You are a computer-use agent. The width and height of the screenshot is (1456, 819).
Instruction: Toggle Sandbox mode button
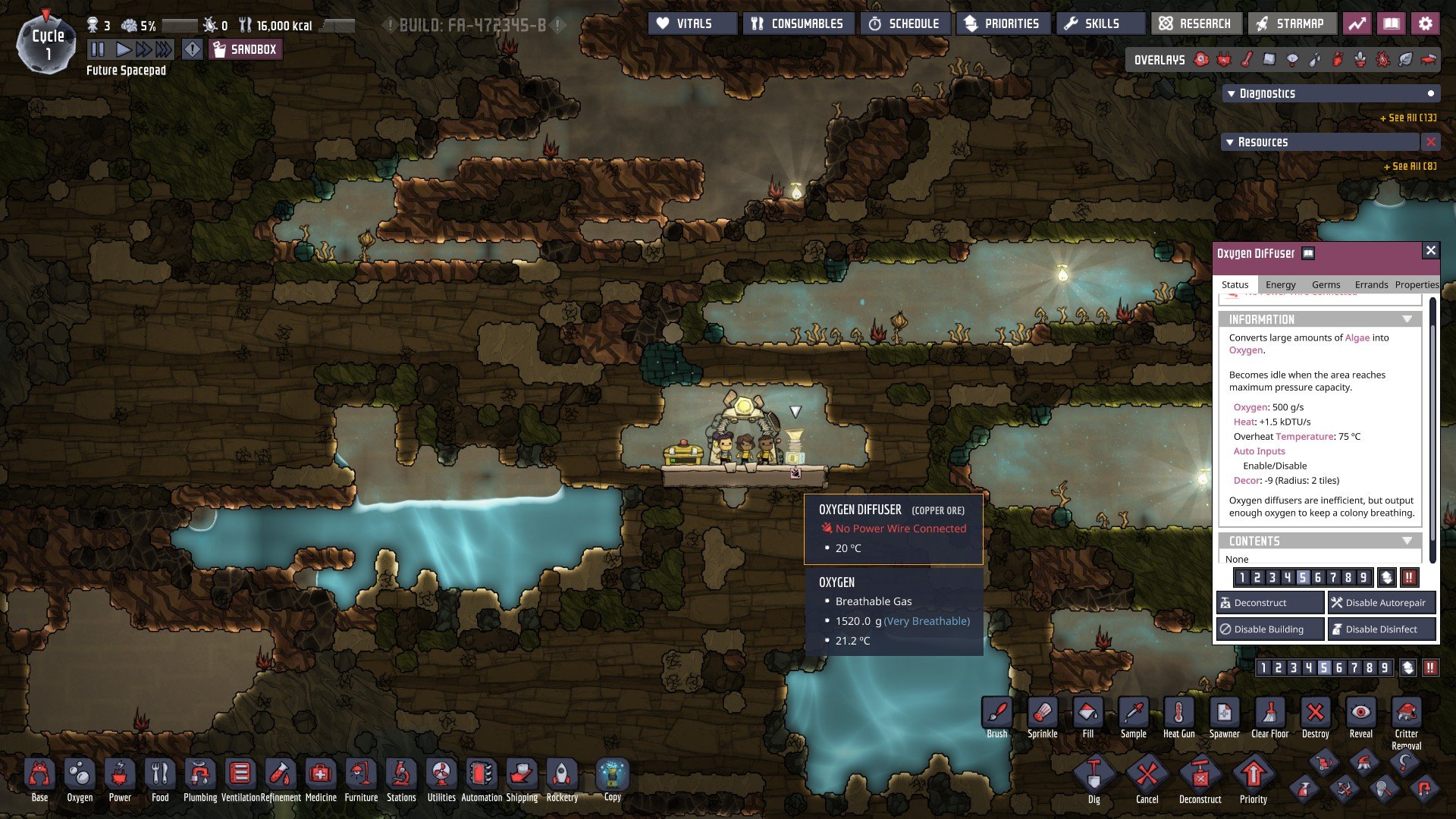pyautogui.click(x=245, y=50)
